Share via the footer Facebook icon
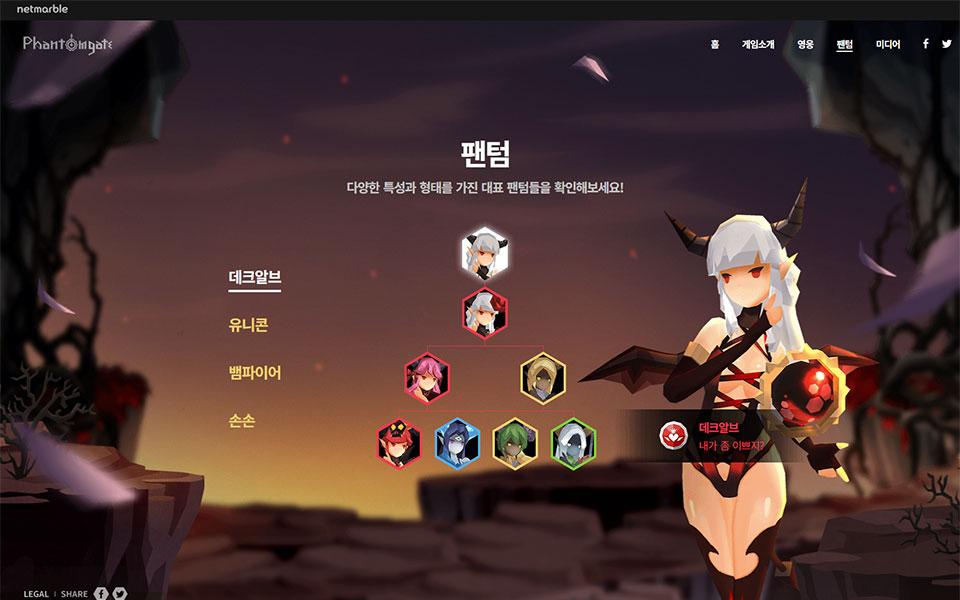 click(x=101, y=594)
